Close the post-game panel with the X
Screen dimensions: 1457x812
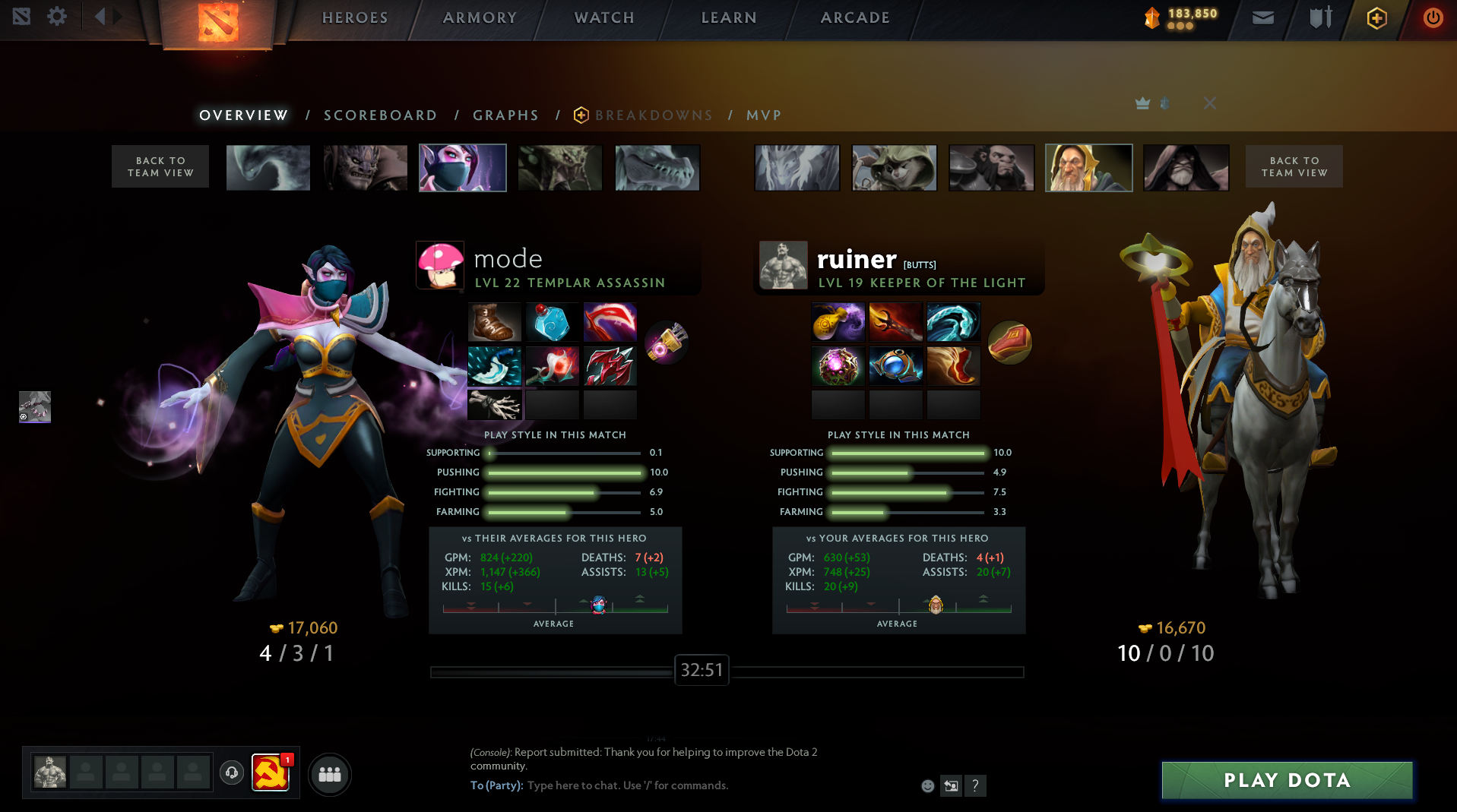click(x=1210, y=103)
